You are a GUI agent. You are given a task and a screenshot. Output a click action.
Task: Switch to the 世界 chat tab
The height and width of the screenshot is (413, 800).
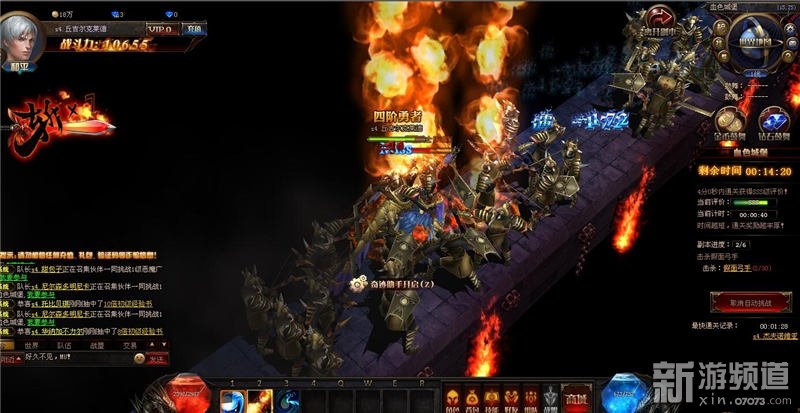(x=32, y=345)
